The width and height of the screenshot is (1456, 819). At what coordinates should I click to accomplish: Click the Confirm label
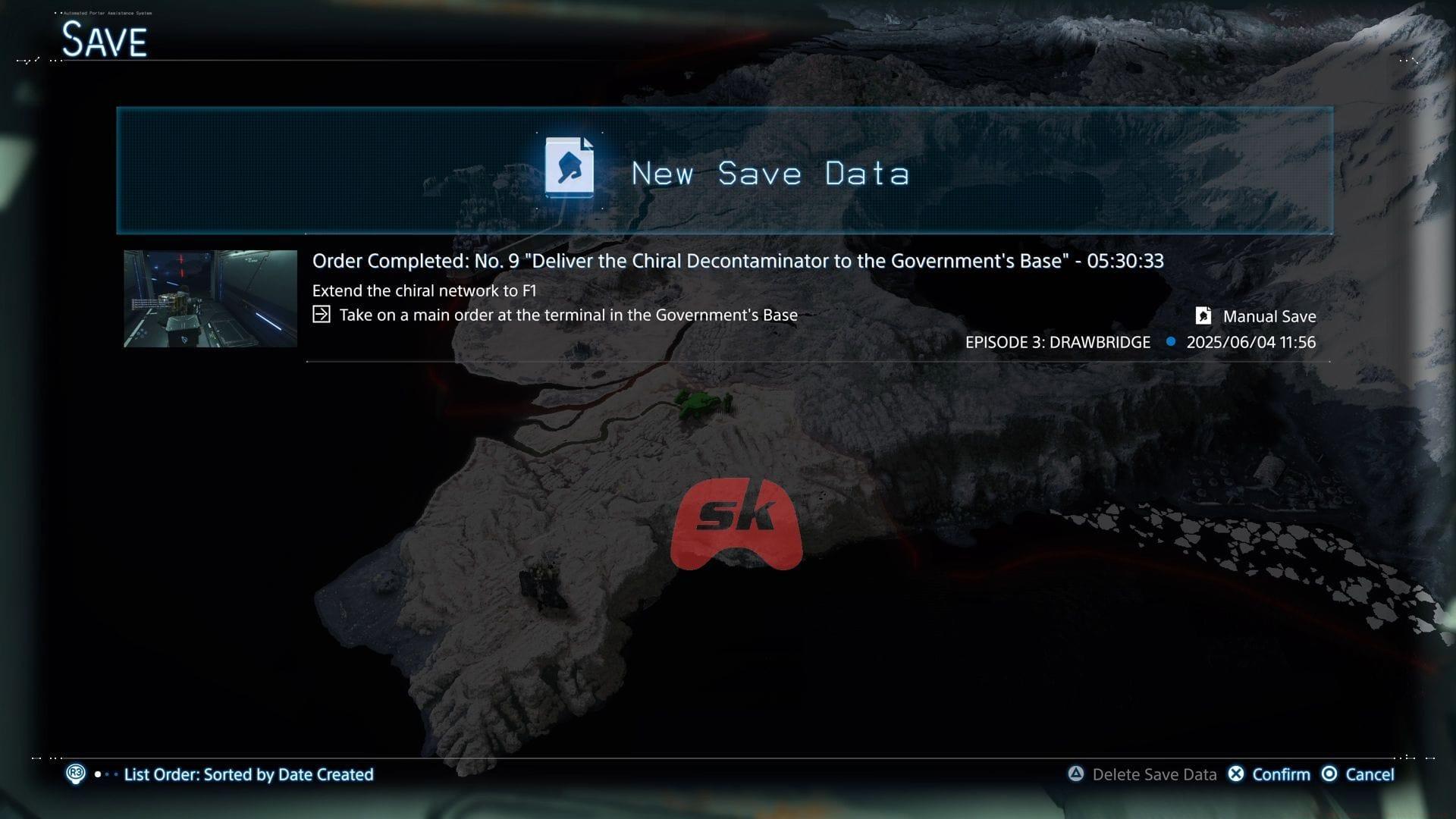click(1282, 774)
